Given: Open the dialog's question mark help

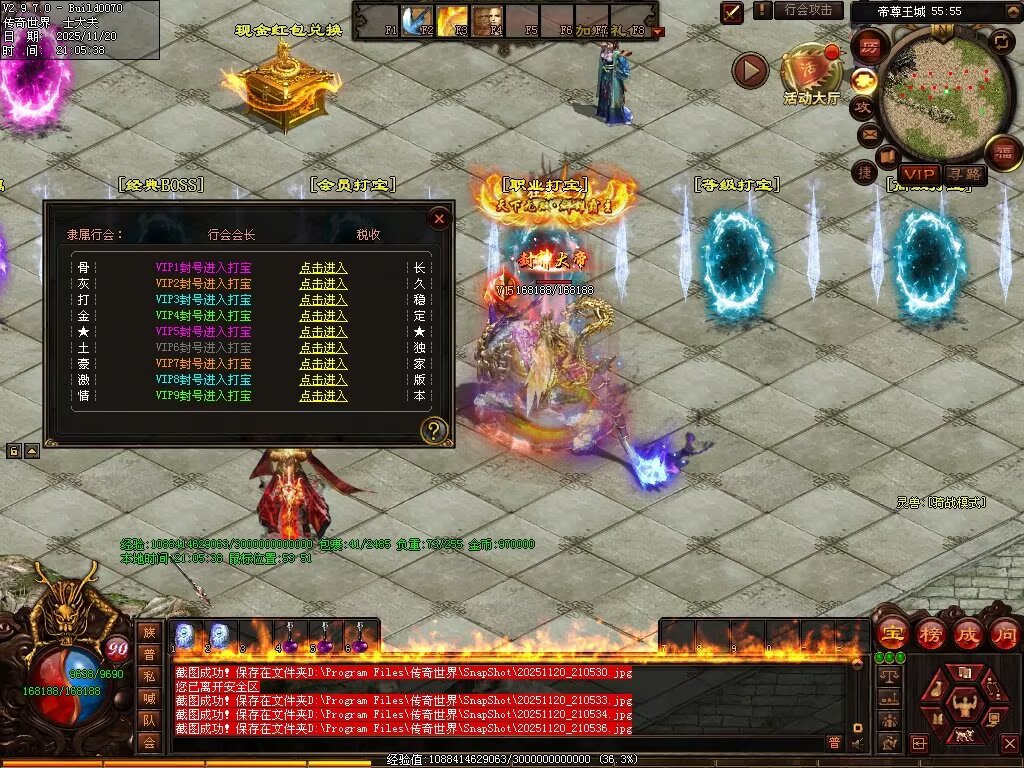Looking at the screenshot, I should click(434, 431).
